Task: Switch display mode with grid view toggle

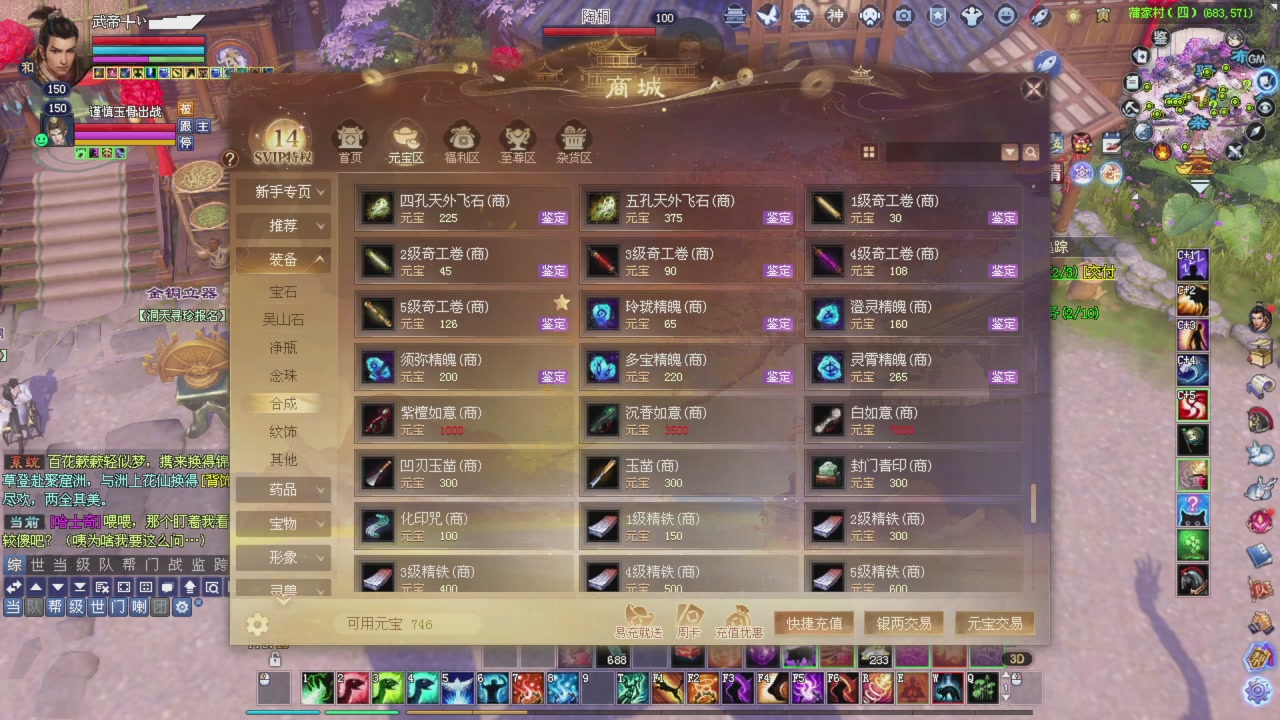Action: pos(869,152)
